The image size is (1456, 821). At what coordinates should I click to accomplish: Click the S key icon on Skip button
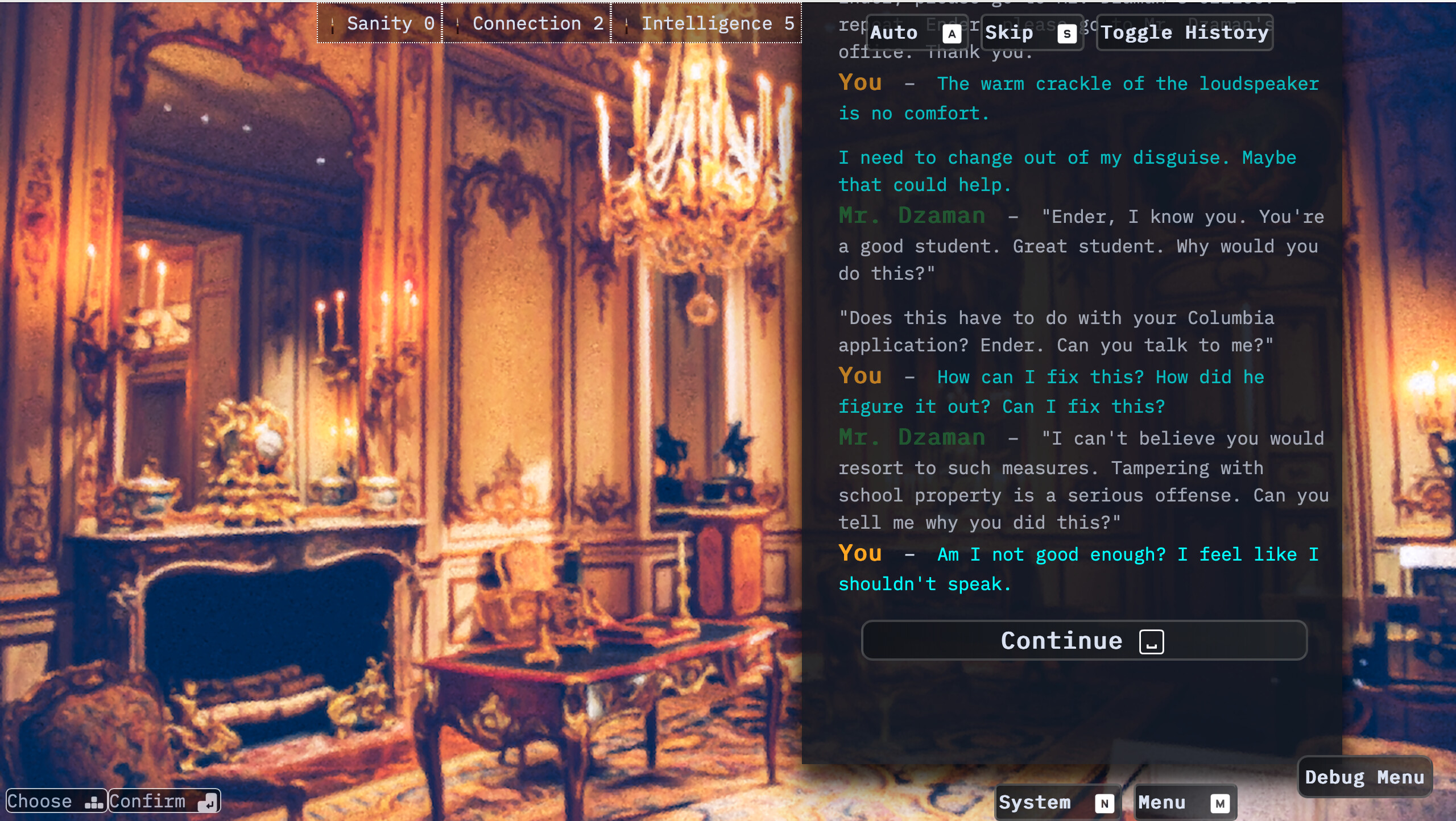(x=1066, y=34)
